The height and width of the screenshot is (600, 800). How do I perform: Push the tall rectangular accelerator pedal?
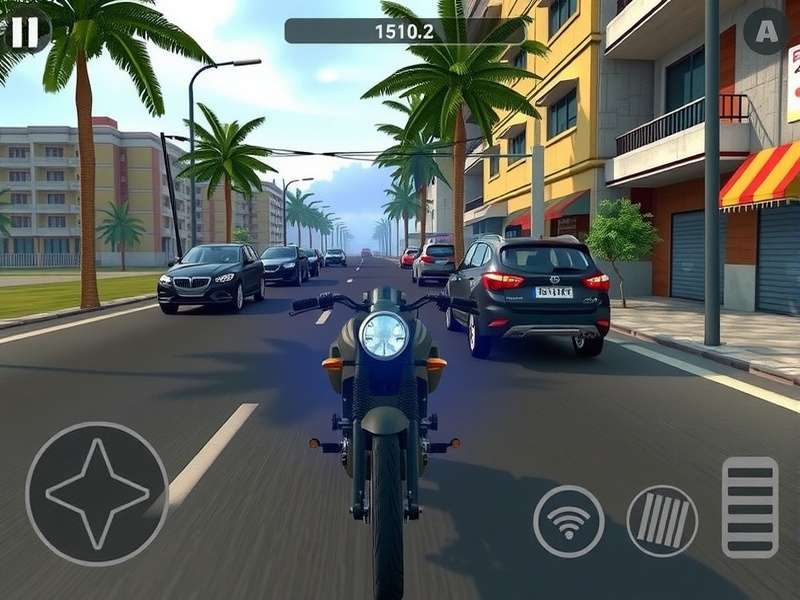750,507
